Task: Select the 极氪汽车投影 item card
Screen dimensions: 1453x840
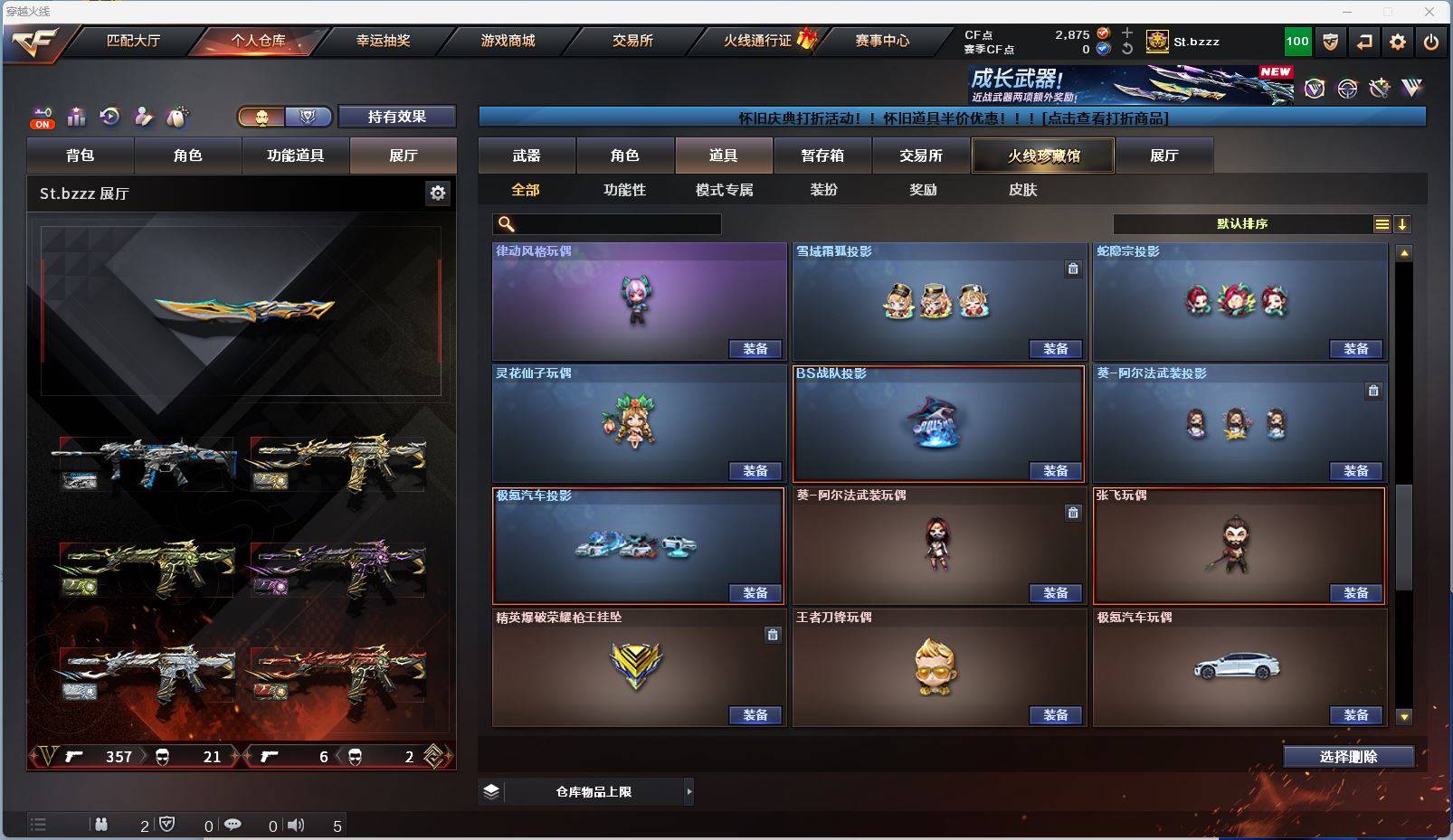Action: (637, 545)
